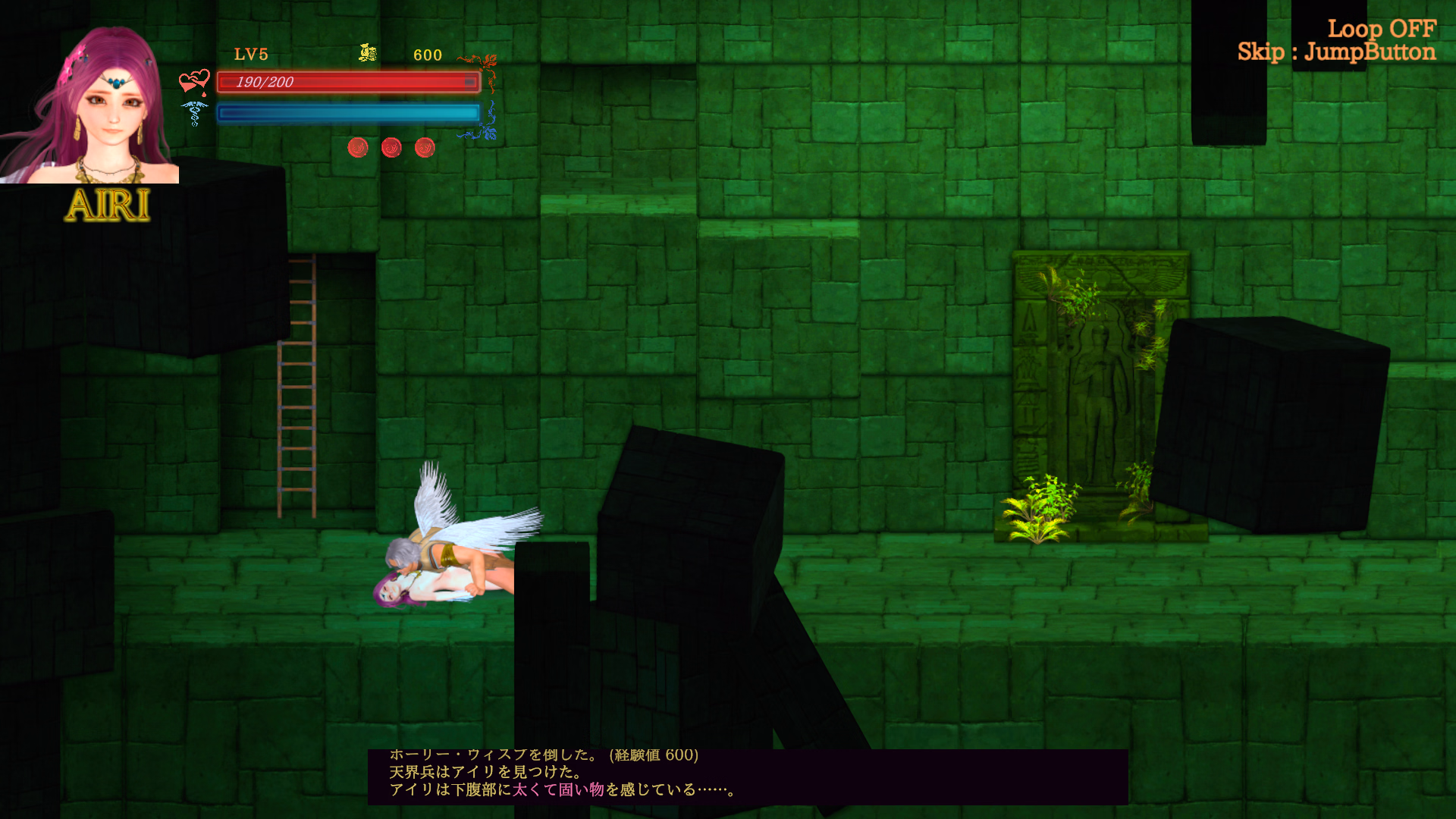Click the rightmost red seal orb
The image size is (1456, 819).
click(425, 147)
